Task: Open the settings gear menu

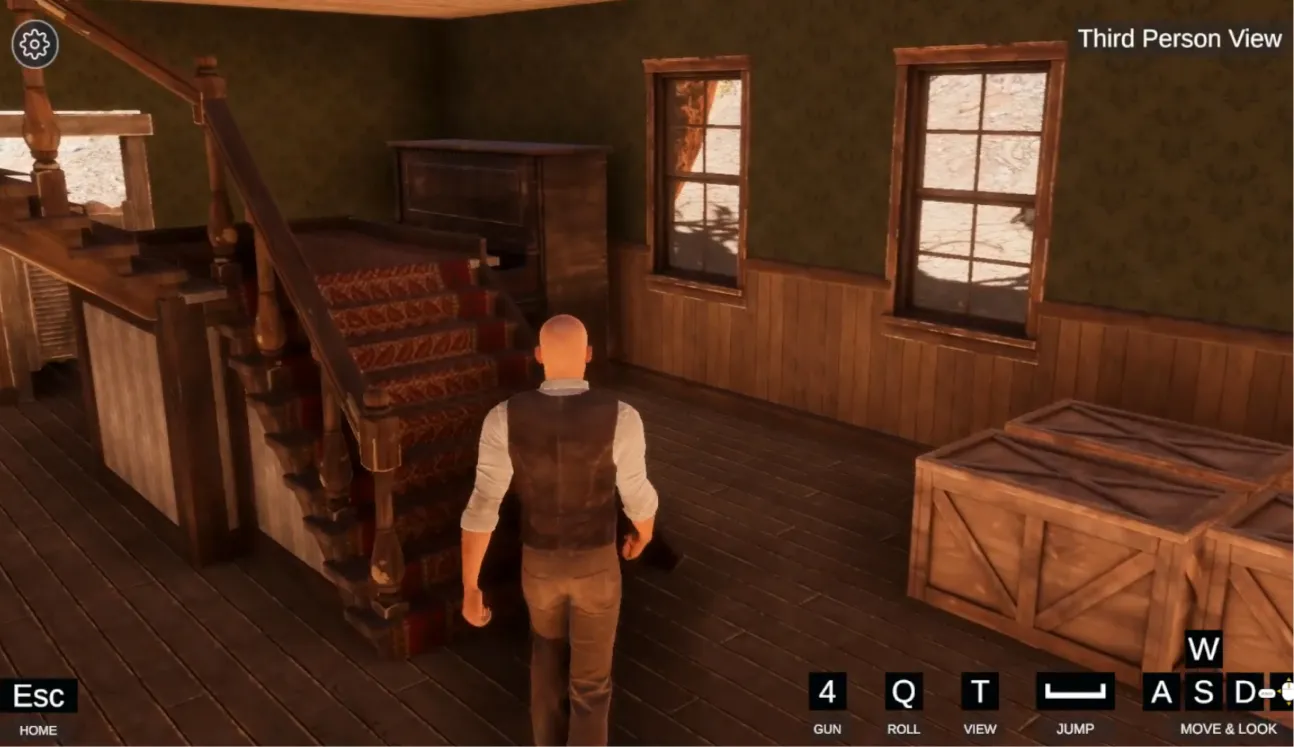Action: point(34,42)
